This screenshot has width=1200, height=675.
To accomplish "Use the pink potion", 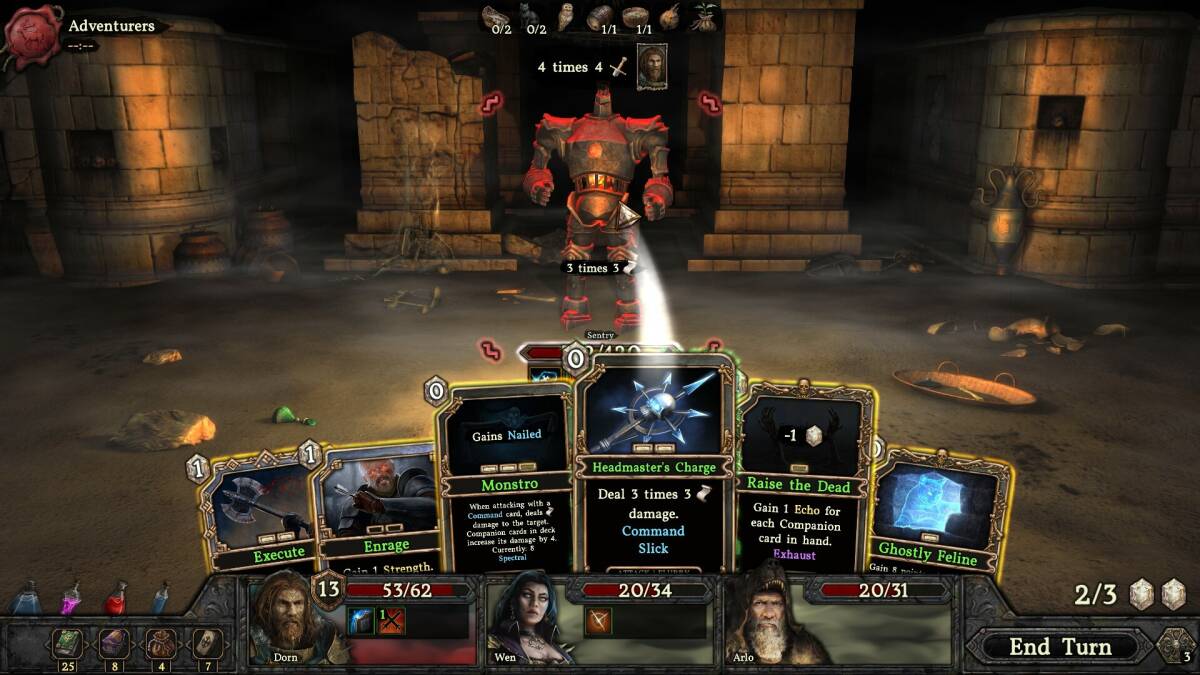I will 71,598.
